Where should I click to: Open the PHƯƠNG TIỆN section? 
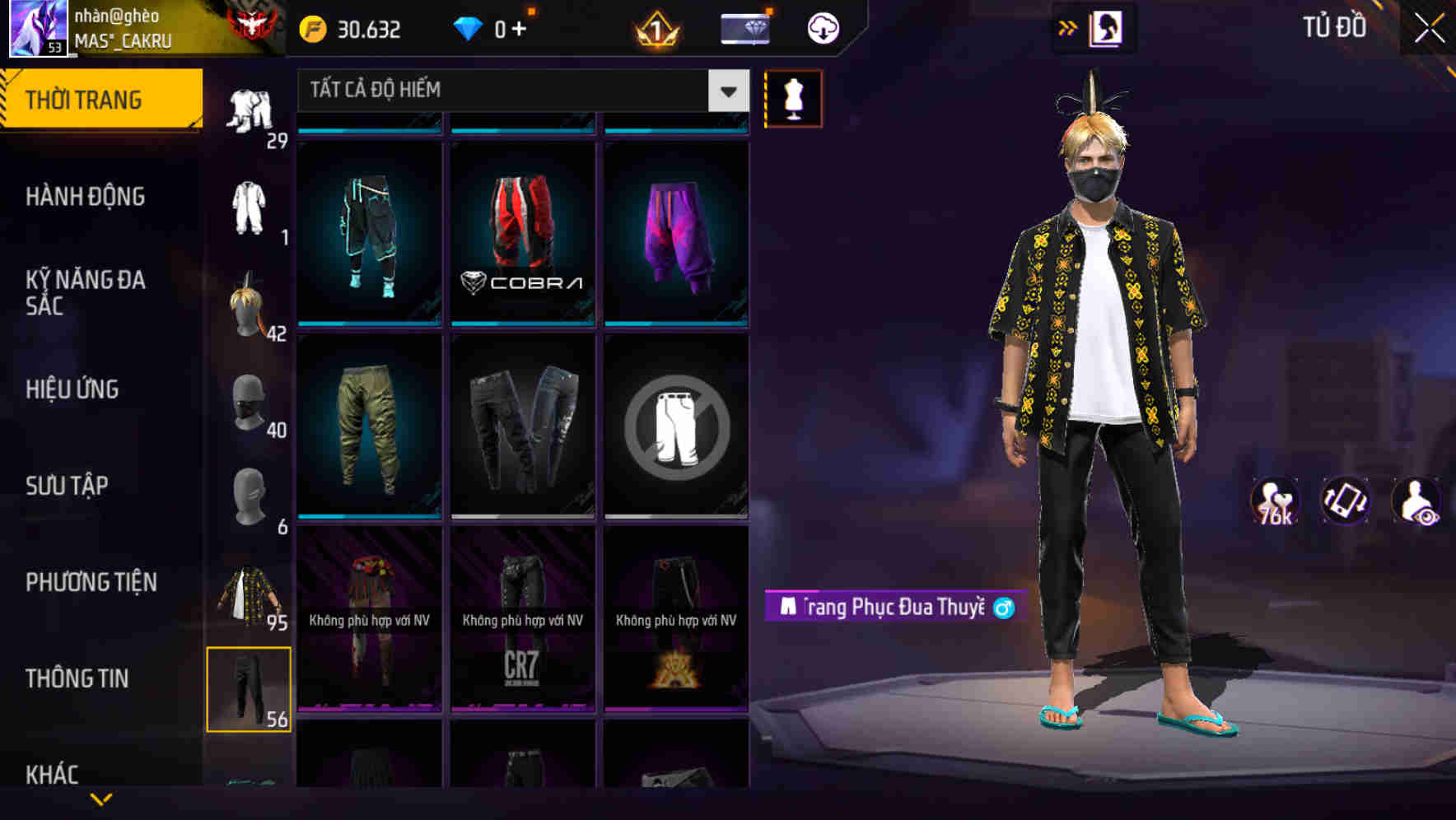pos(91,581)
